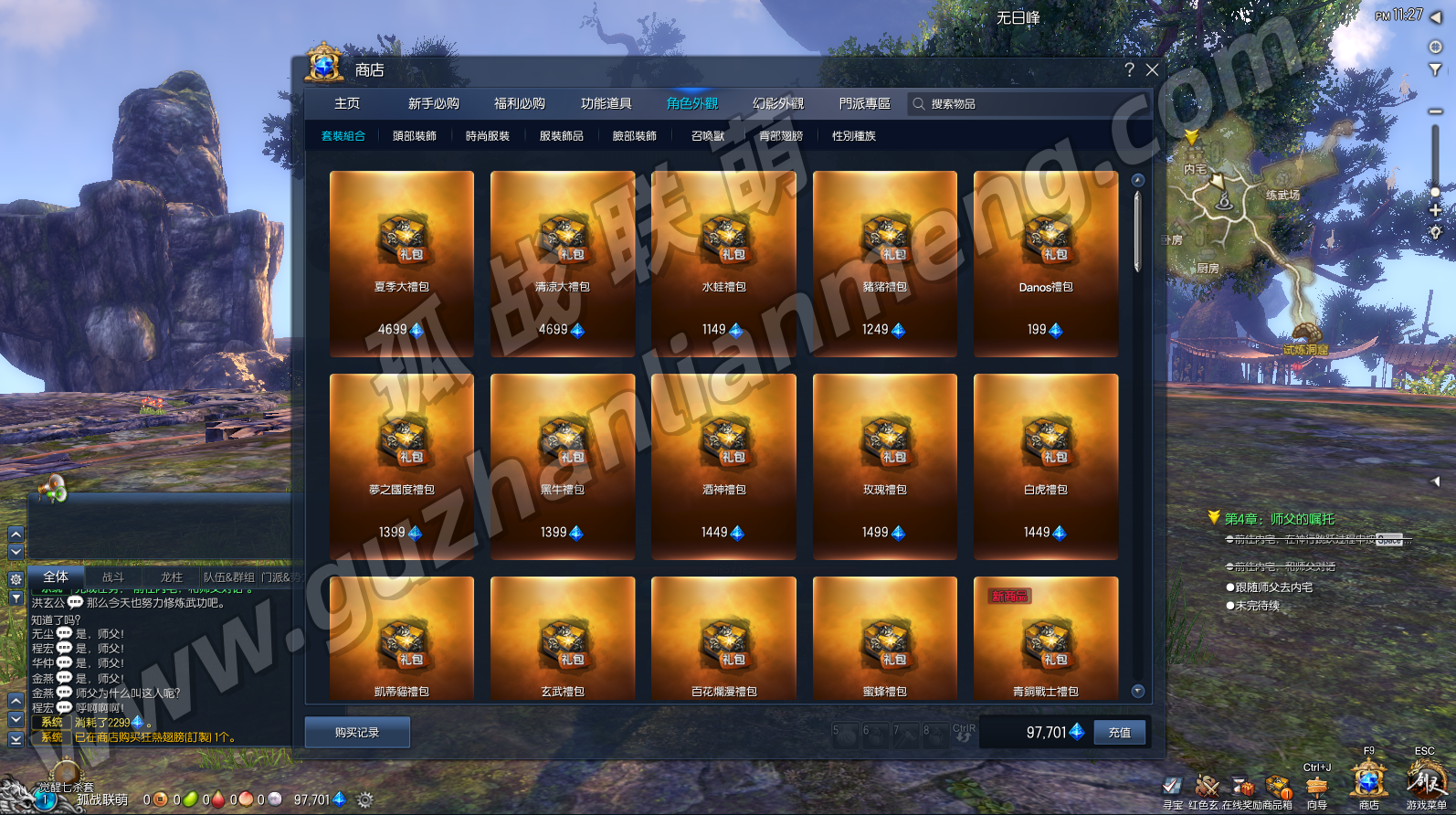Choose the 門派專區 tab

click(864, 104)
